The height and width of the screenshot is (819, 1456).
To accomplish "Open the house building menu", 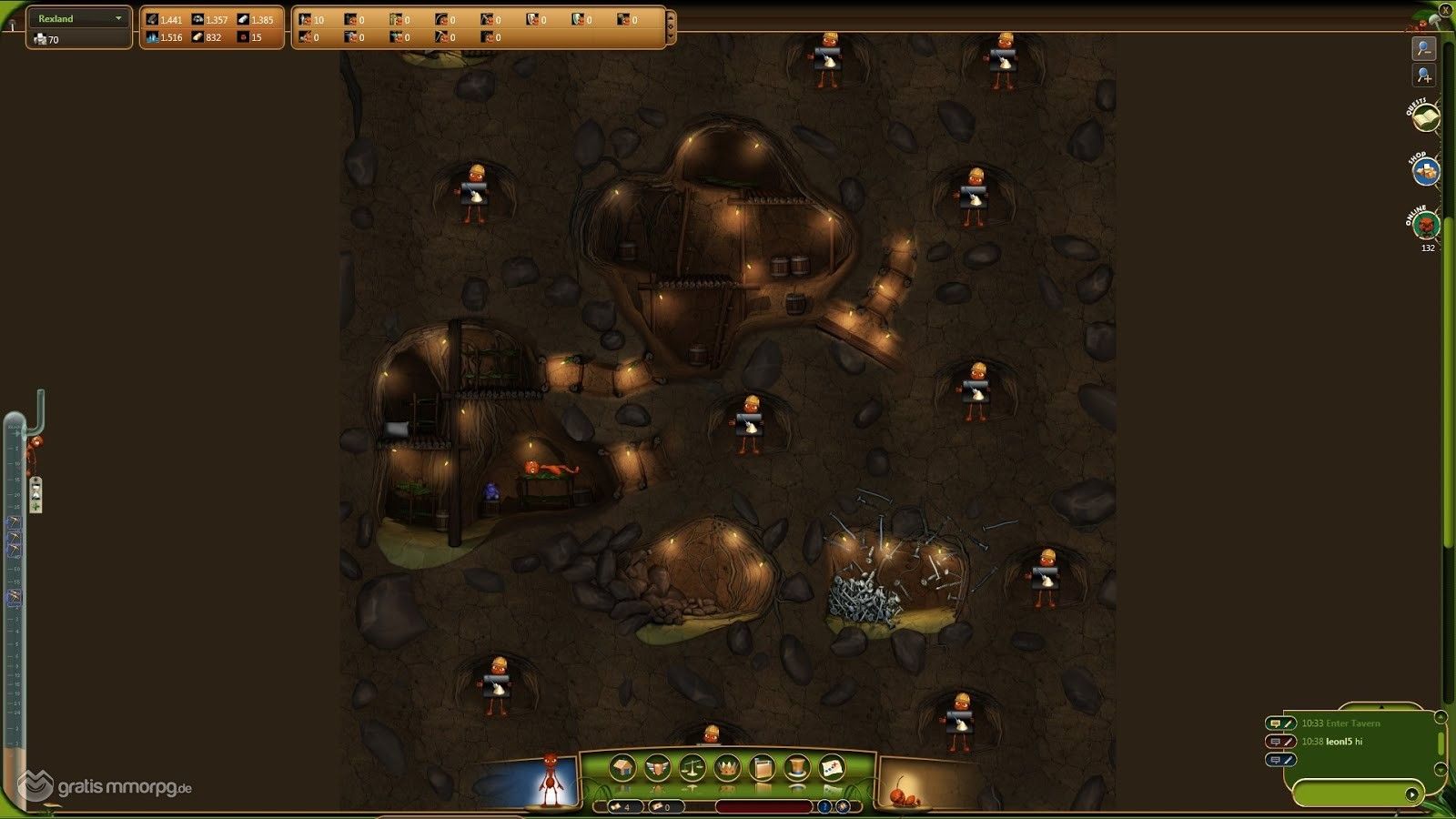I will coord(623,769).
